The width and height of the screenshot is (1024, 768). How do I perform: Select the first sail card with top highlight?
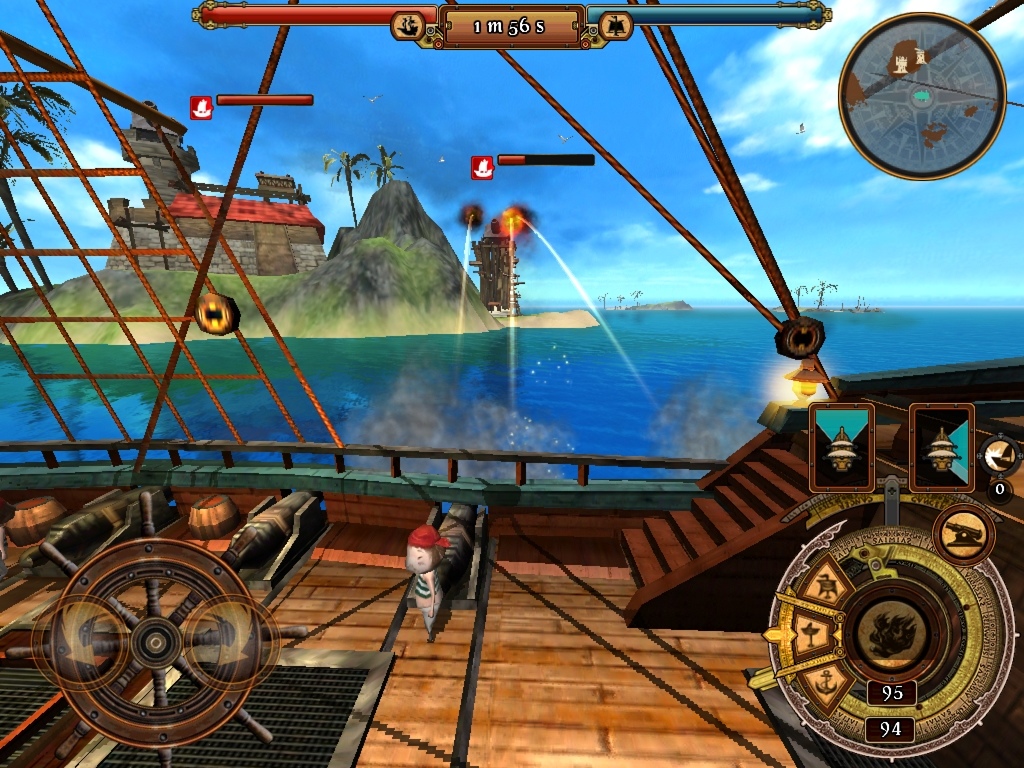[841, 447]
